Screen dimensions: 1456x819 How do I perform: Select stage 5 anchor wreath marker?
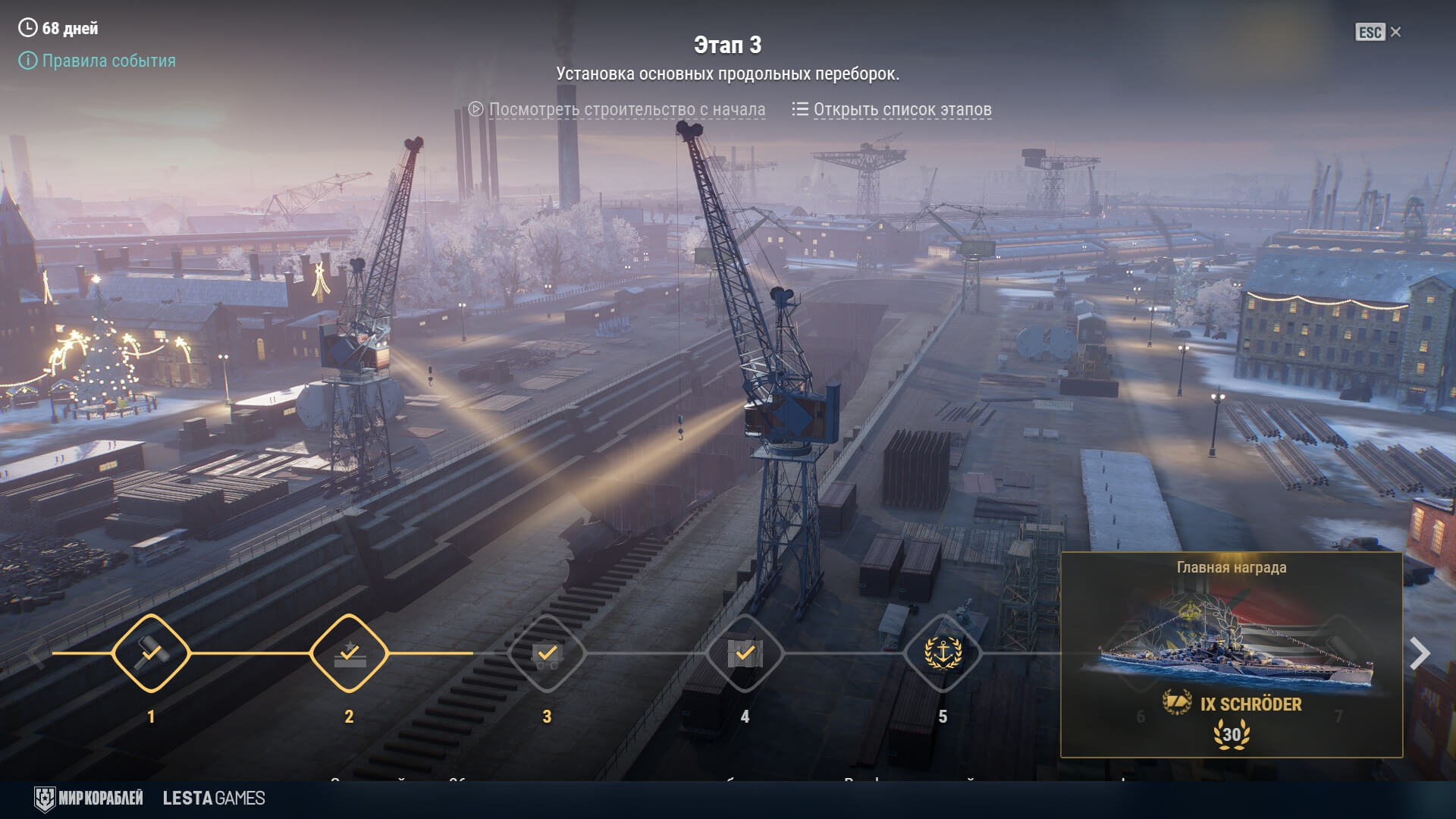943,653
